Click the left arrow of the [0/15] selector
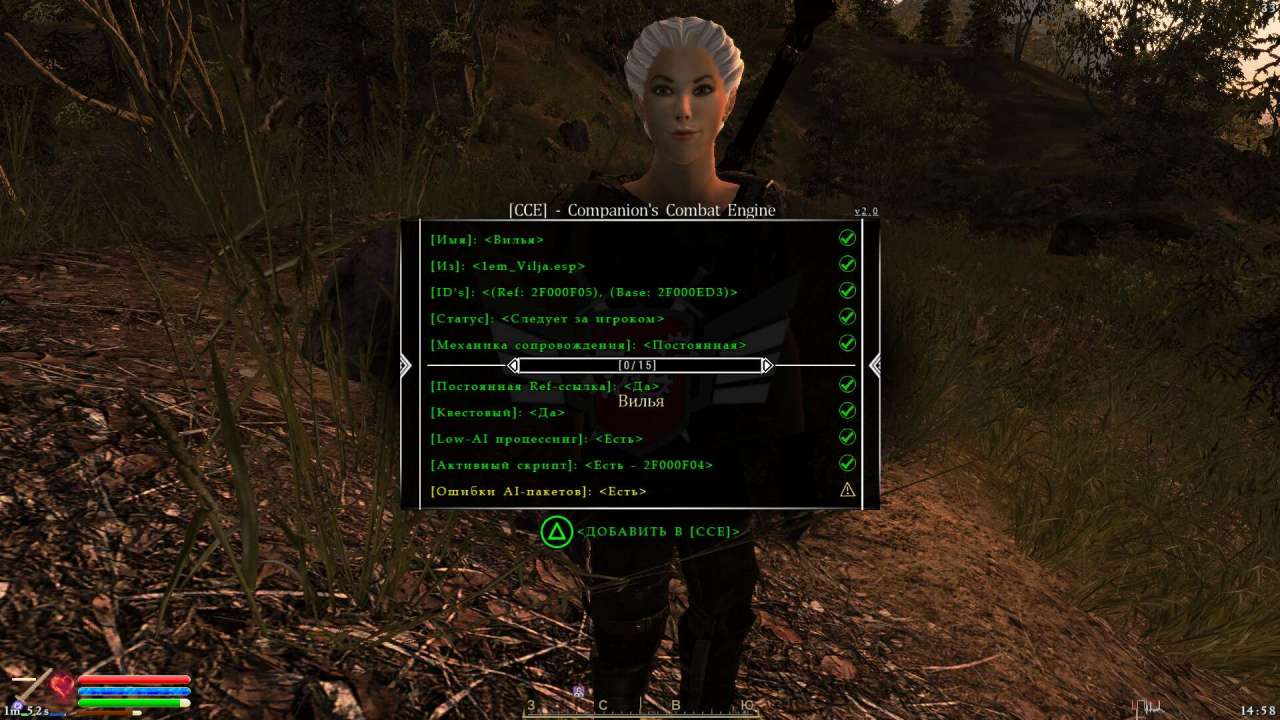1280x720 pixels. pos(515,365)
